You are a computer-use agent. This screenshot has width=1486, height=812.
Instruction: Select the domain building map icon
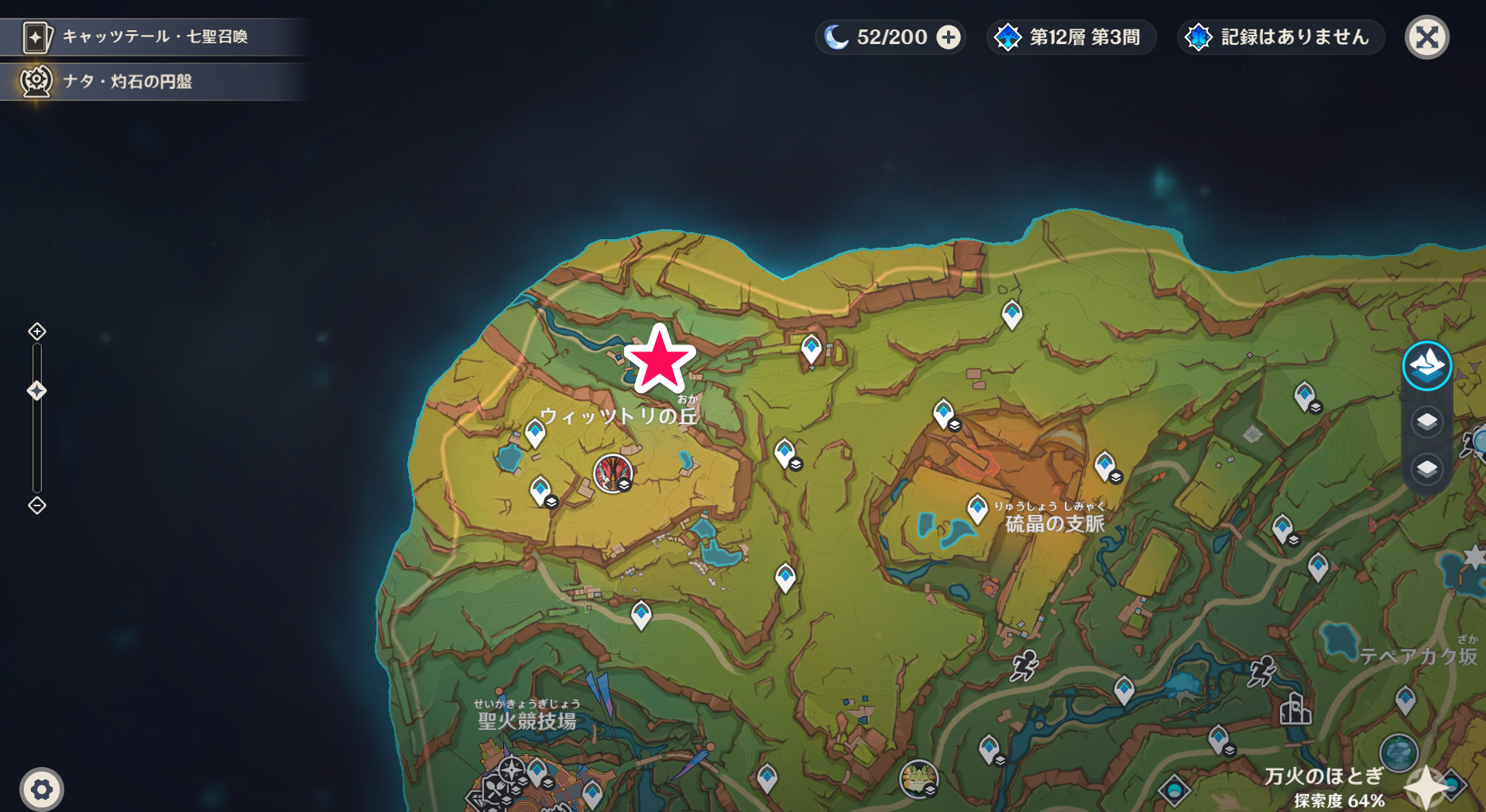(1296, 708)
